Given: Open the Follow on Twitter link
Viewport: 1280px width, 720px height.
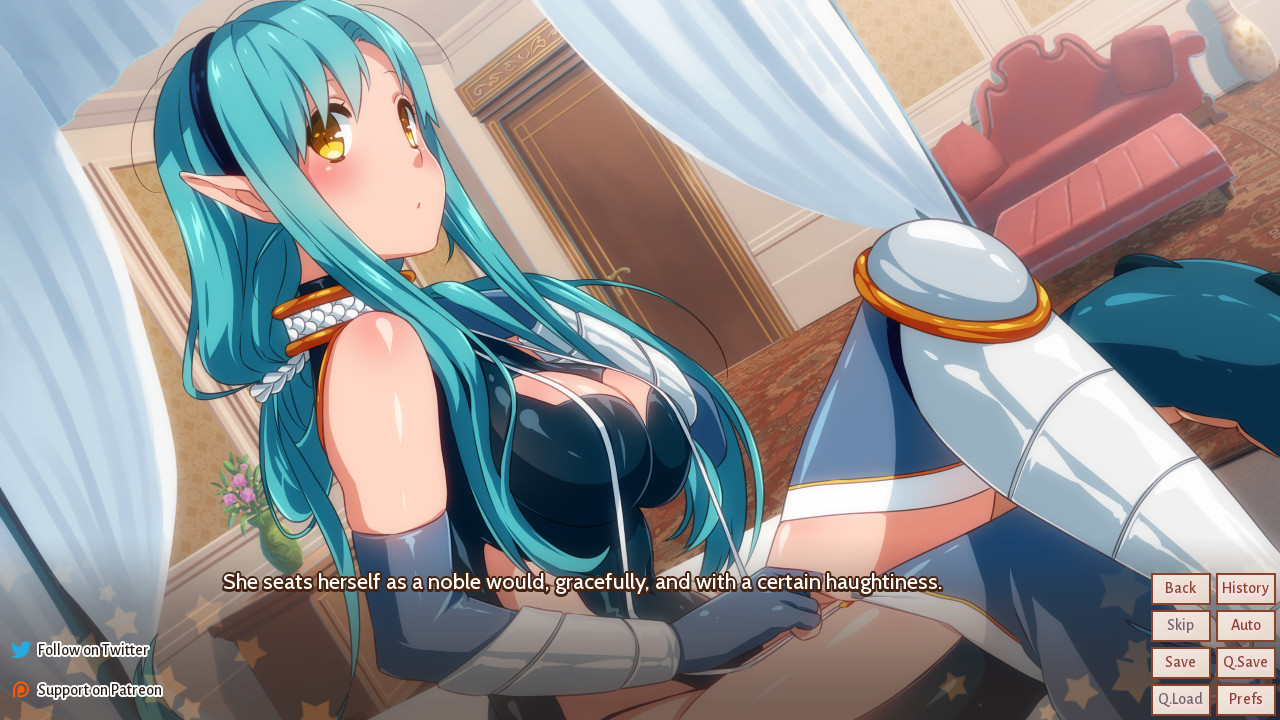Looking at the screenshot, I should [91, 649].
